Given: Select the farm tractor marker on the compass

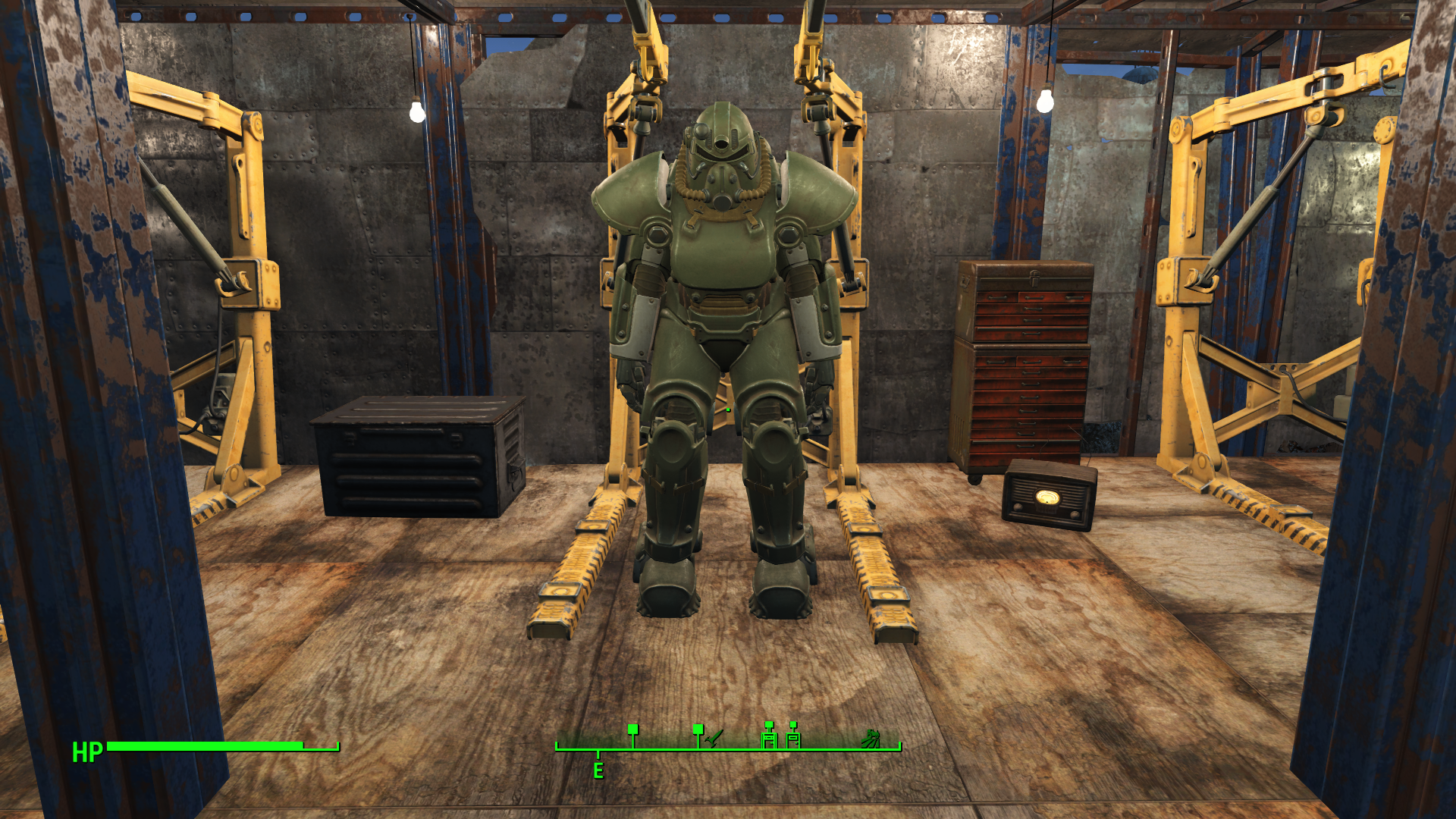Looking at the screenshot, I should (871, 738).
